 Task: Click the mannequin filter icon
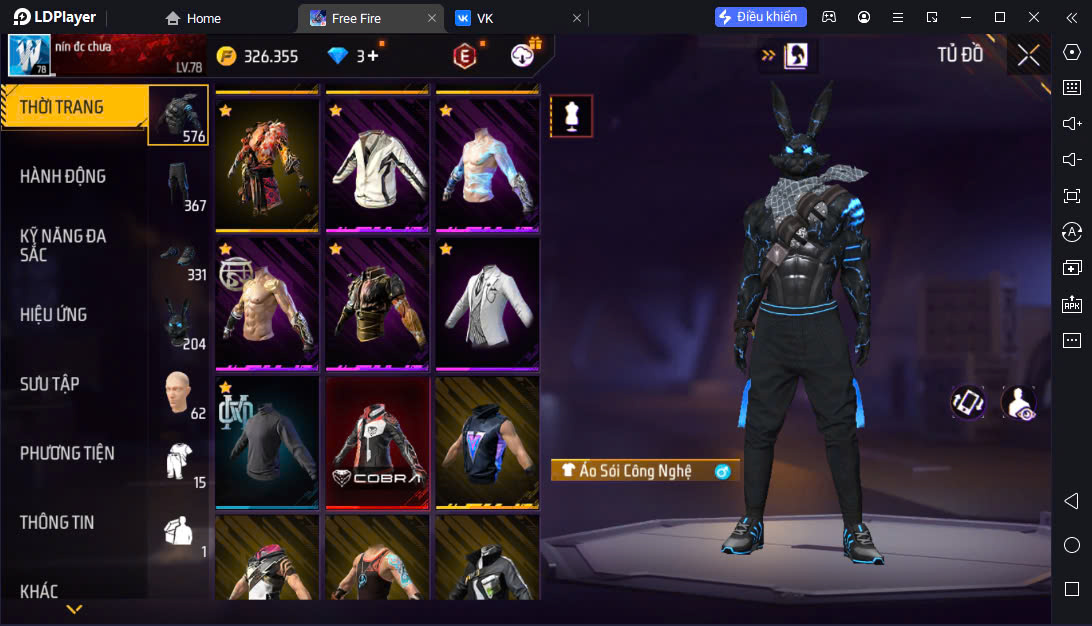[x=572, y=116]
